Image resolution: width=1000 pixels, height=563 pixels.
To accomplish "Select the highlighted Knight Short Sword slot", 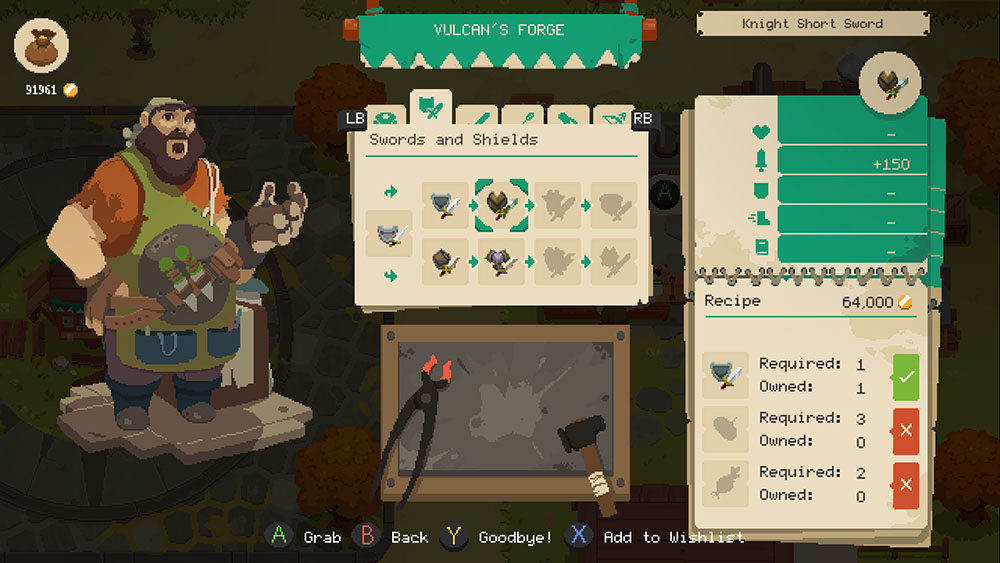I will (x=501, y=205).
